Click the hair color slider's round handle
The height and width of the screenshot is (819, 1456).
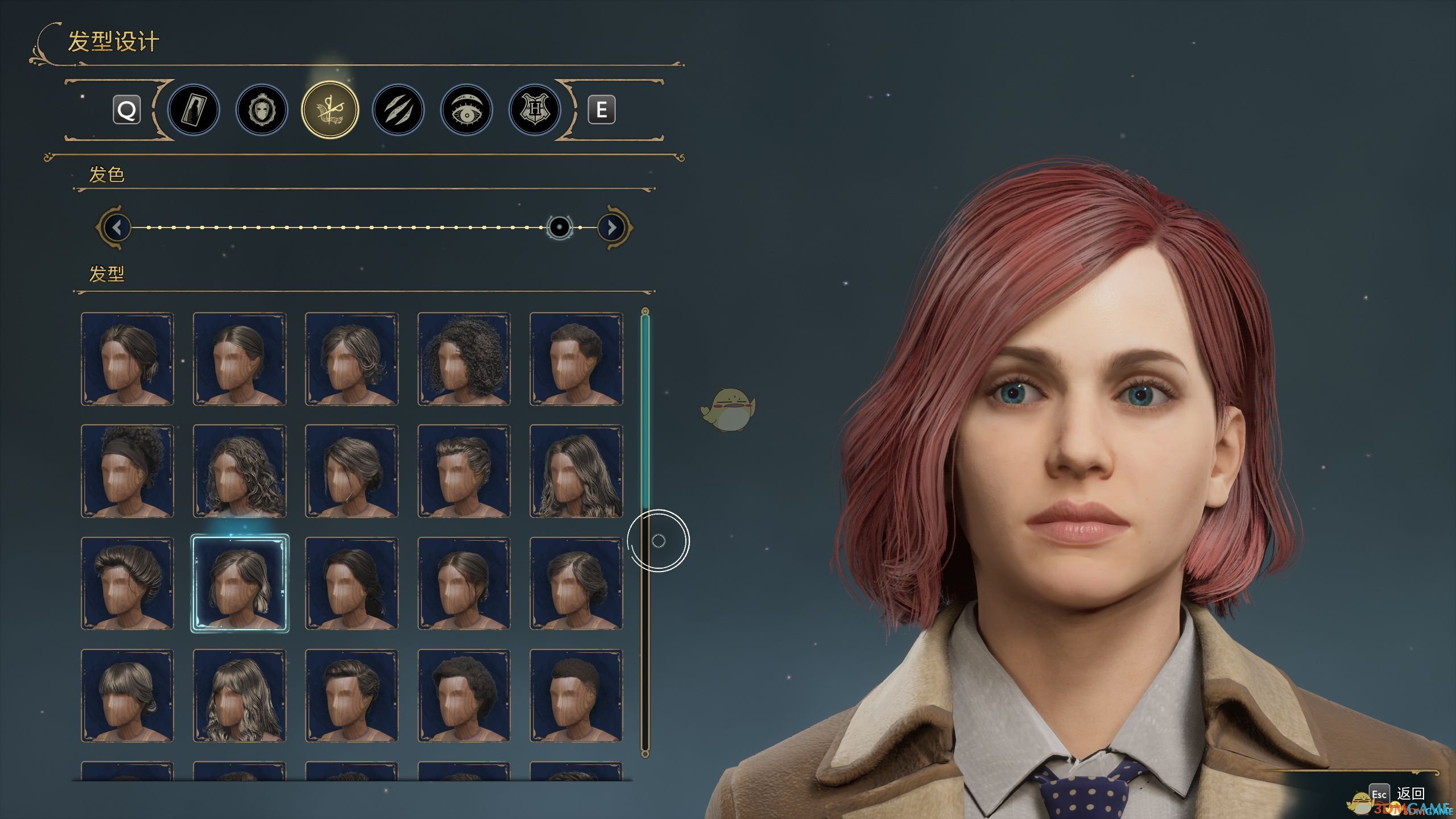[560, 227]
